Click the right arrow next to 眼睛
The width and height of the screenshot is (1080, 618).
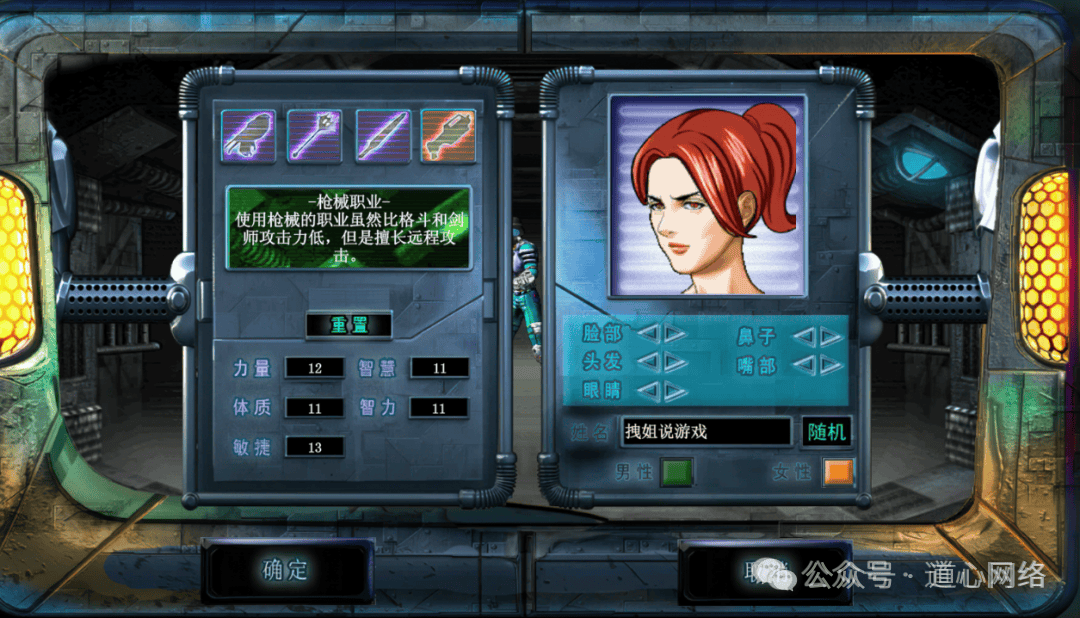click(676, 390)
